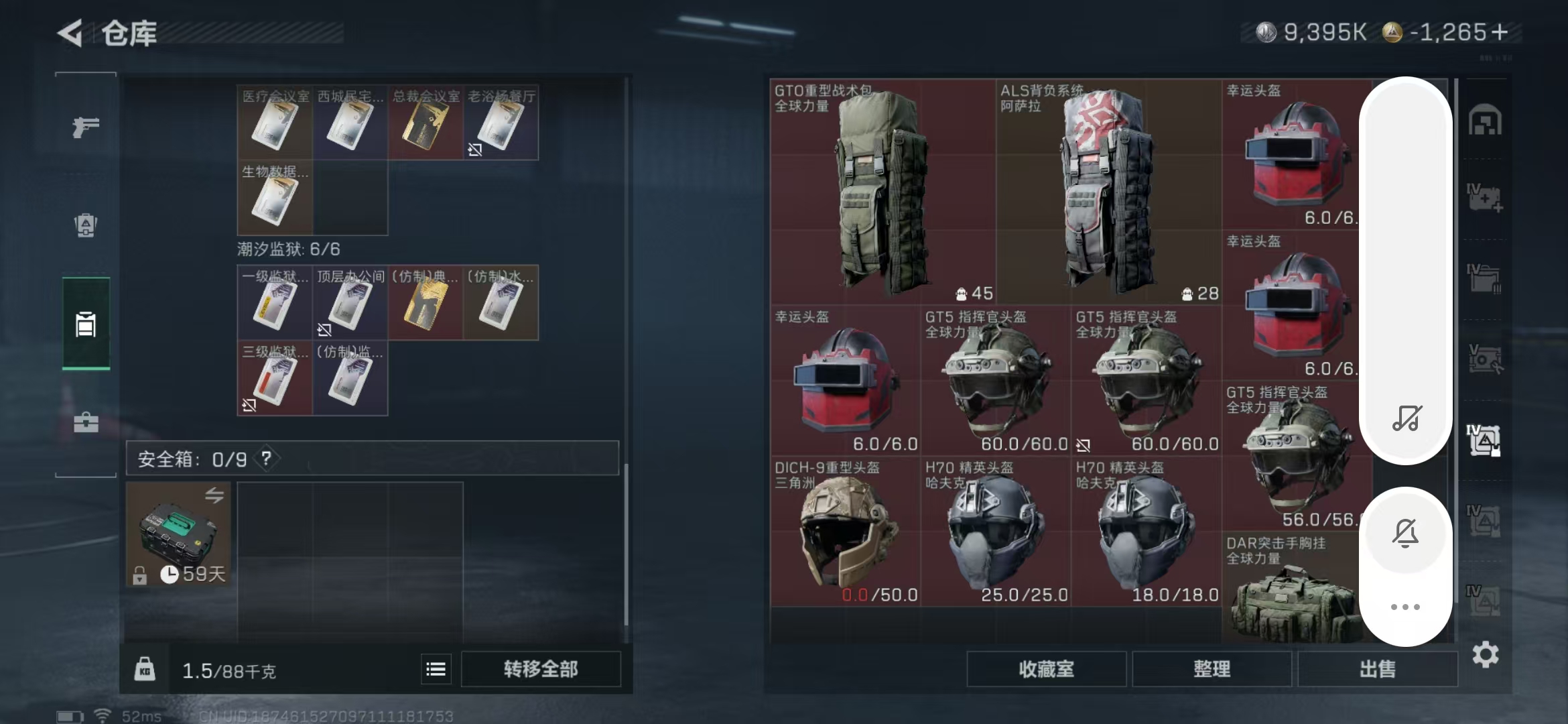The height and width of the screenshot is (724, 1568).
Task: Select the highlighted IV storage icon on right sidebar
Action: (x=1485, y=441)
